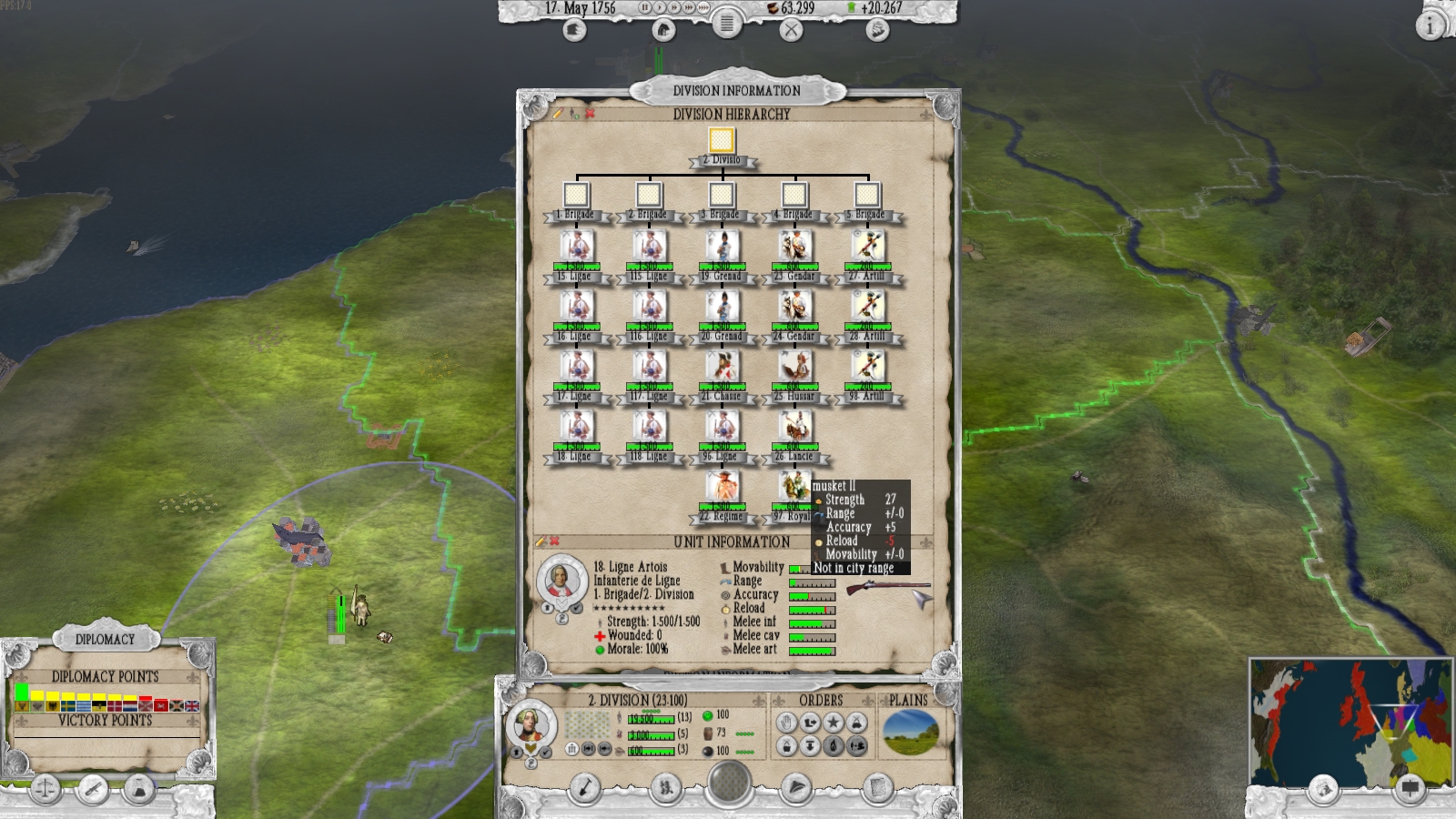Pause the game clock
The image size is (1456, 819).
pos(645,8)
